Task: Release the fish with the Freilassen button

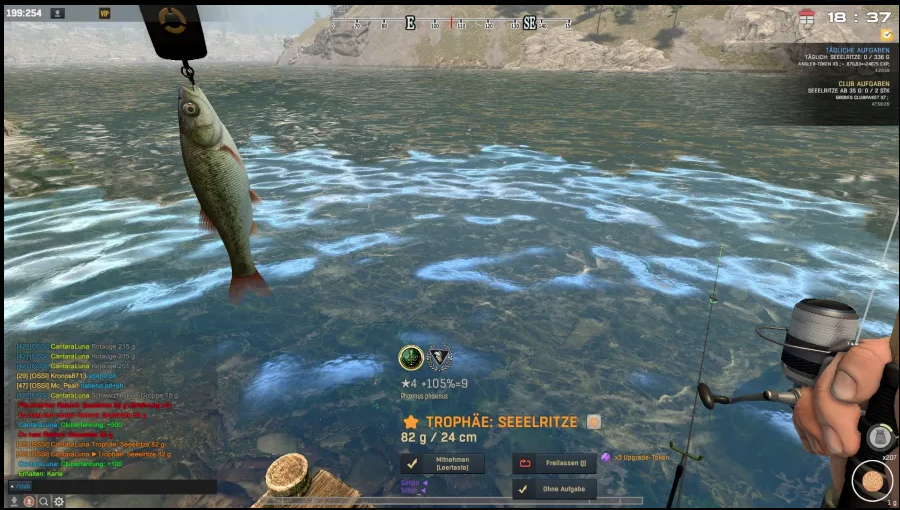Action: [554, 464]
